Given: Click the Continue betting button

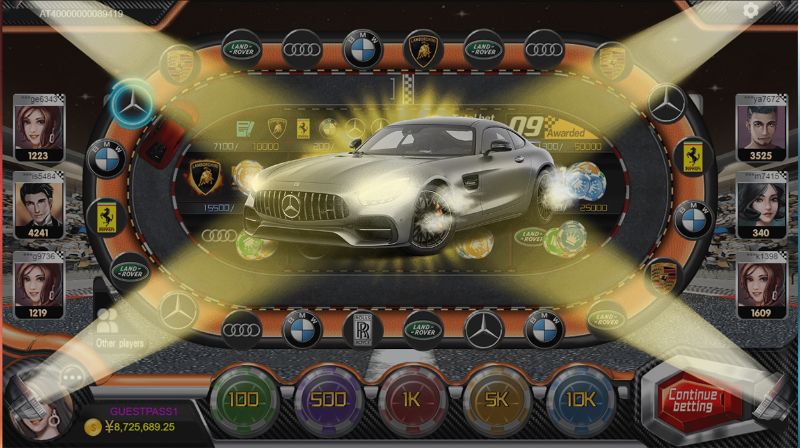Looking at the screenshot, I should [x=693, y=400].
